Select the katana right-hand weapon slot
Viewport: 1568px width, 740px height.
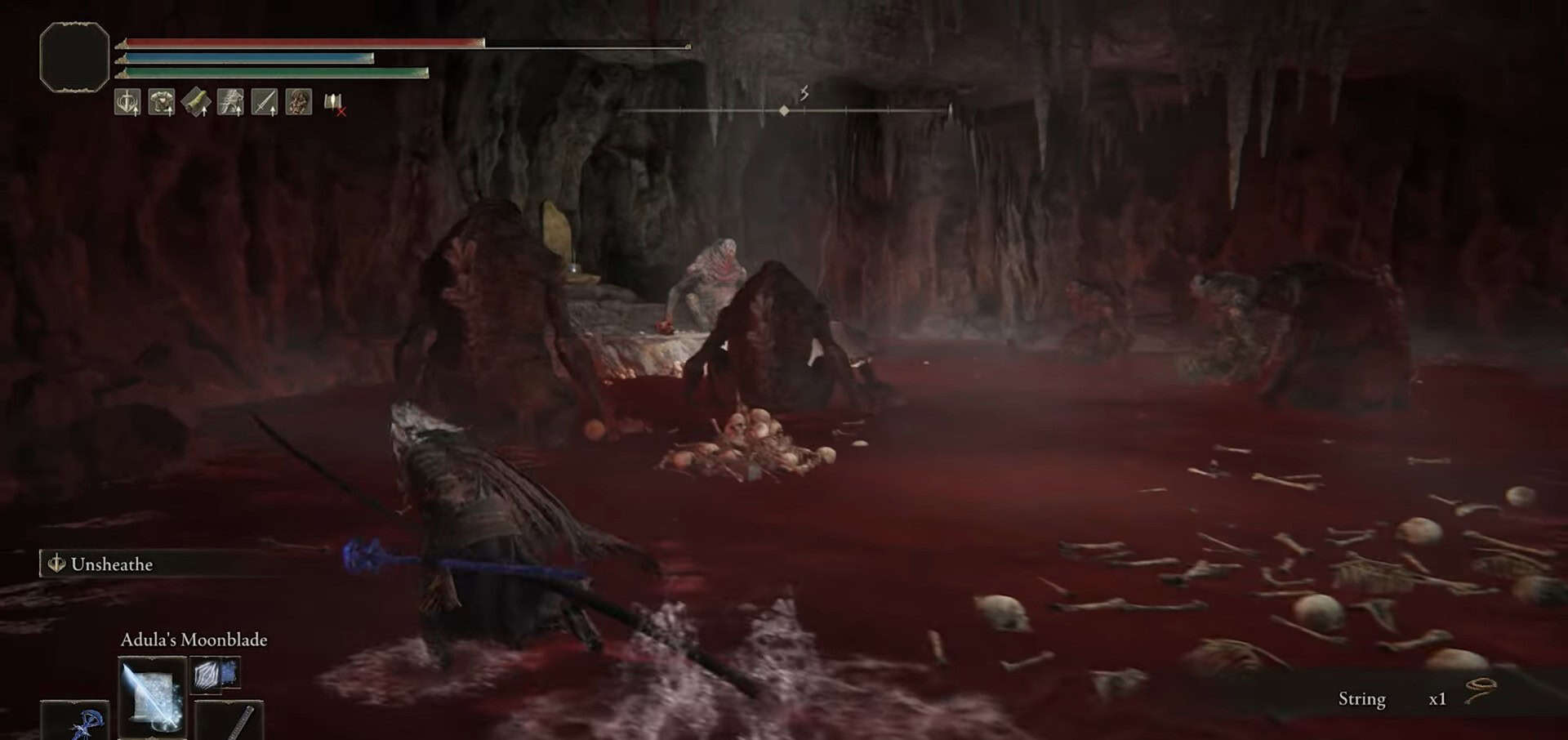230,720
